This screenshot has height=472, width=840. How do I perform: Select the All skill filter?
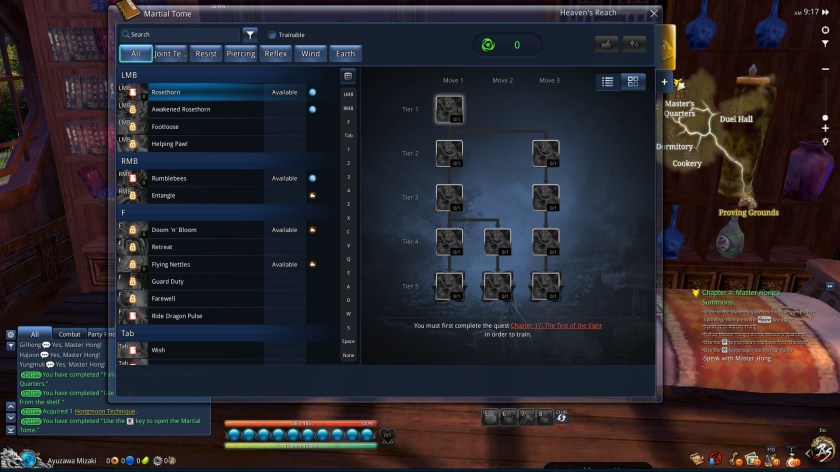coord(135,54)
